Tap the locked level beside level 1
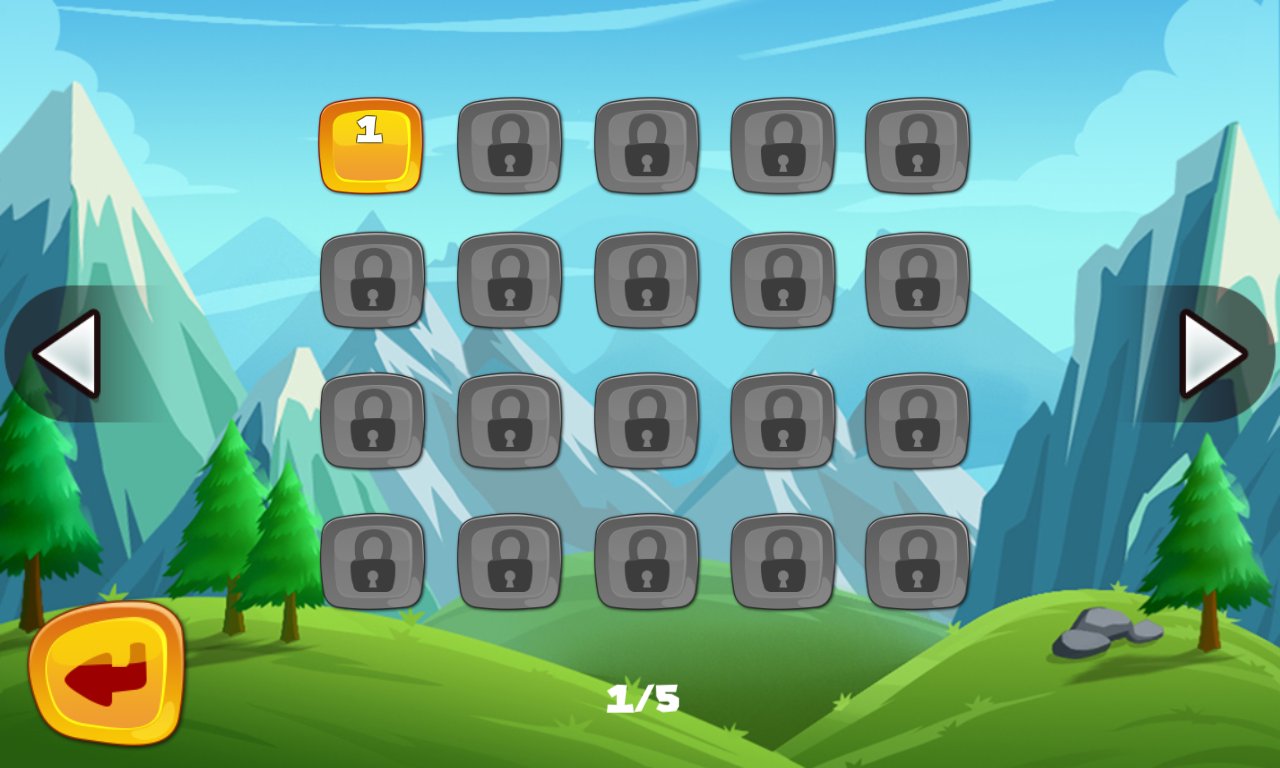 click(x=510, y=145)
